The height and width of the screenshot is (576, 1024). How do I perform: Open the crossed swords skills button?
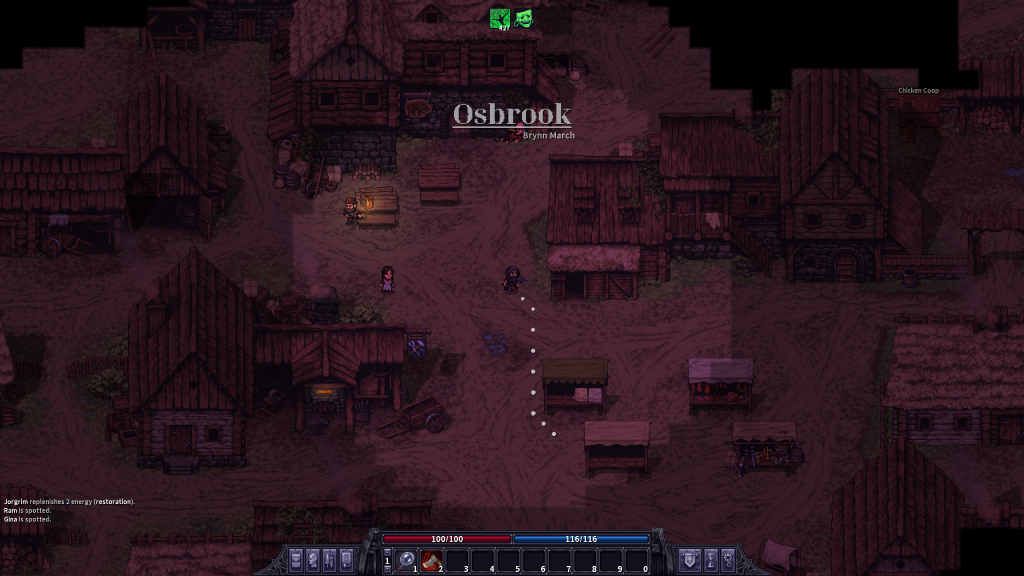click(330, 560)
